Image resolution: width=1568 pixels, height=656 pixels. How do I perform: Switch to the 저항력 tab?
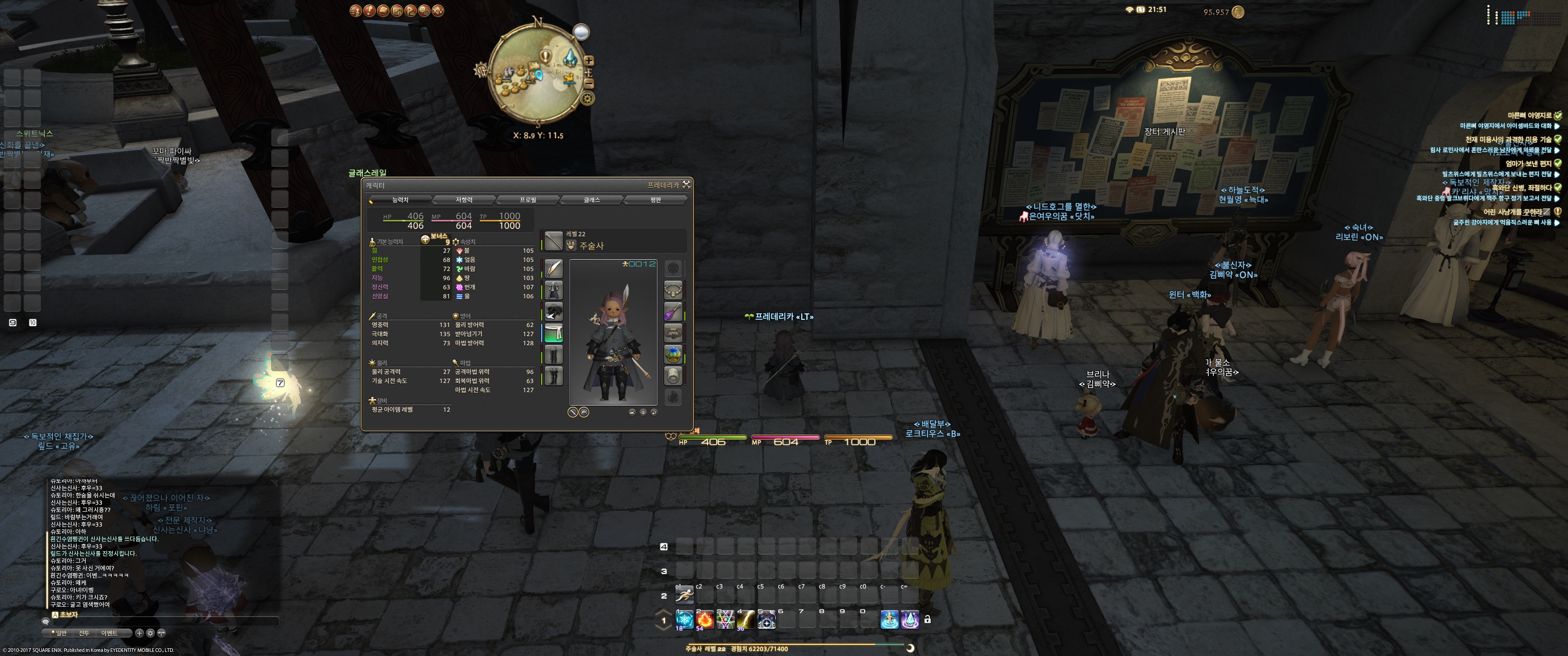[464, 200]
